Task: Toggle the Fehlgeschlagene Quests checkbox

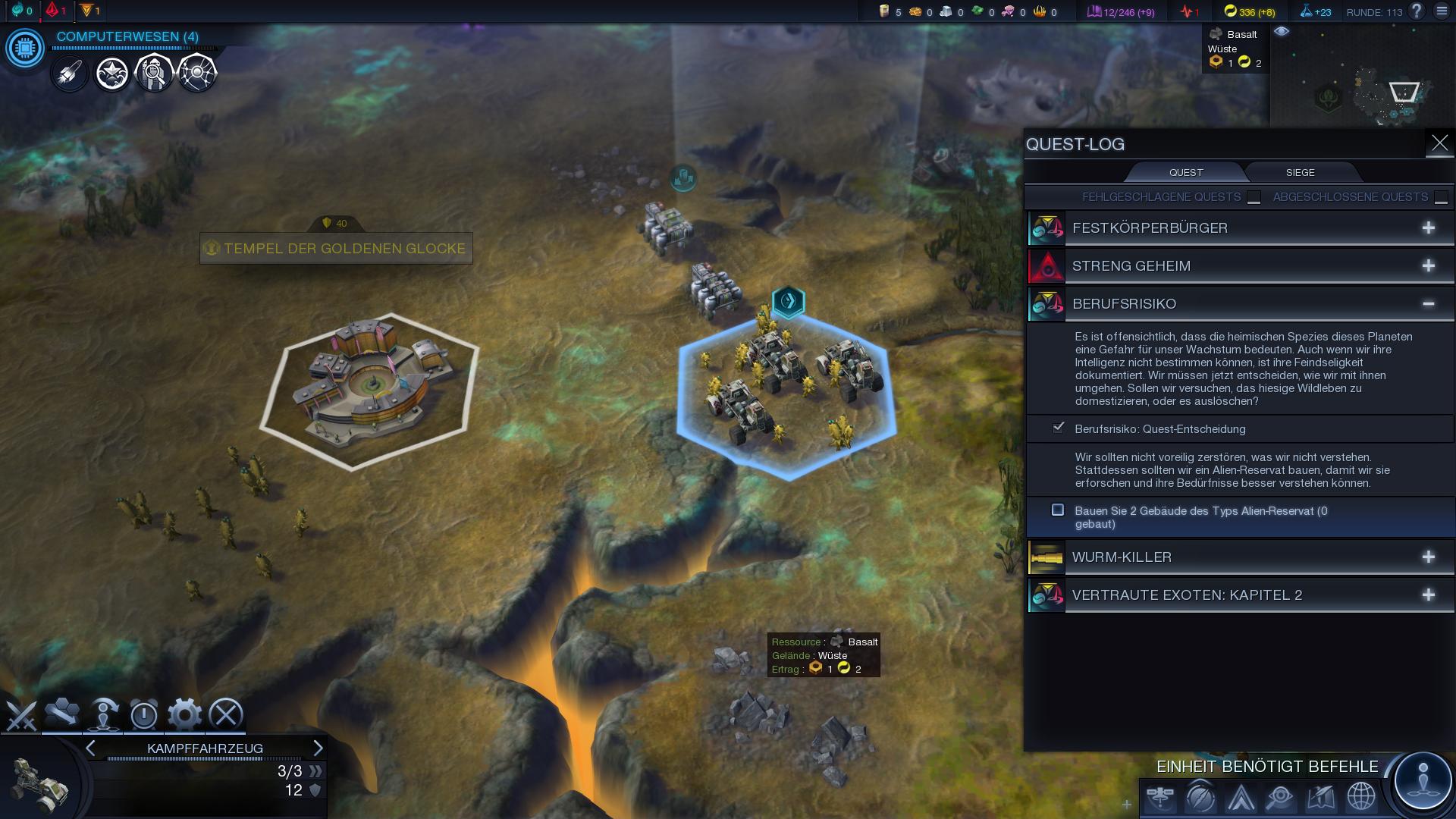Action: (1254, 197)
